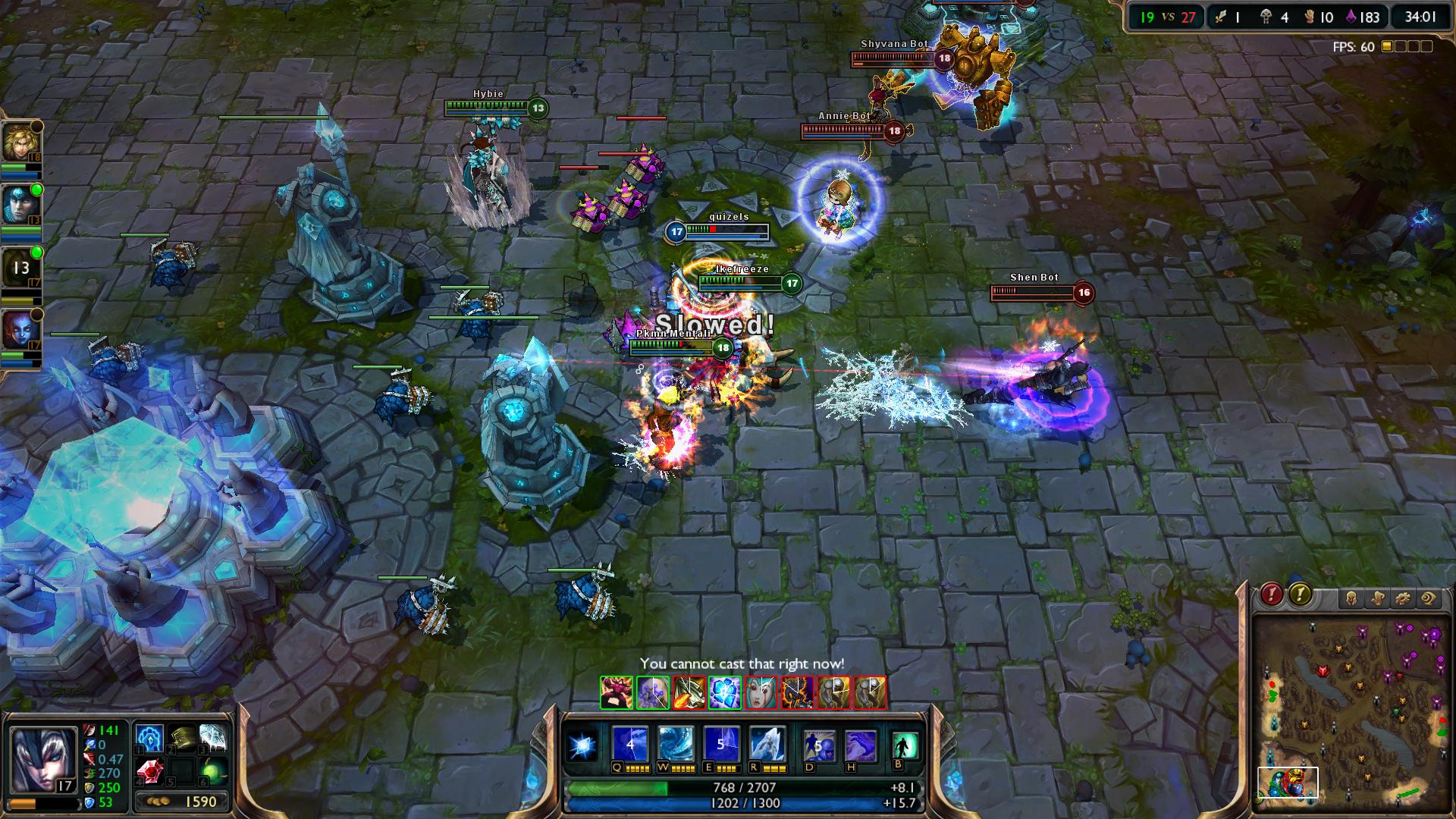Use the green elixir in slot 6
Viewport: 1456px width, 819px height.
[213, 771]
